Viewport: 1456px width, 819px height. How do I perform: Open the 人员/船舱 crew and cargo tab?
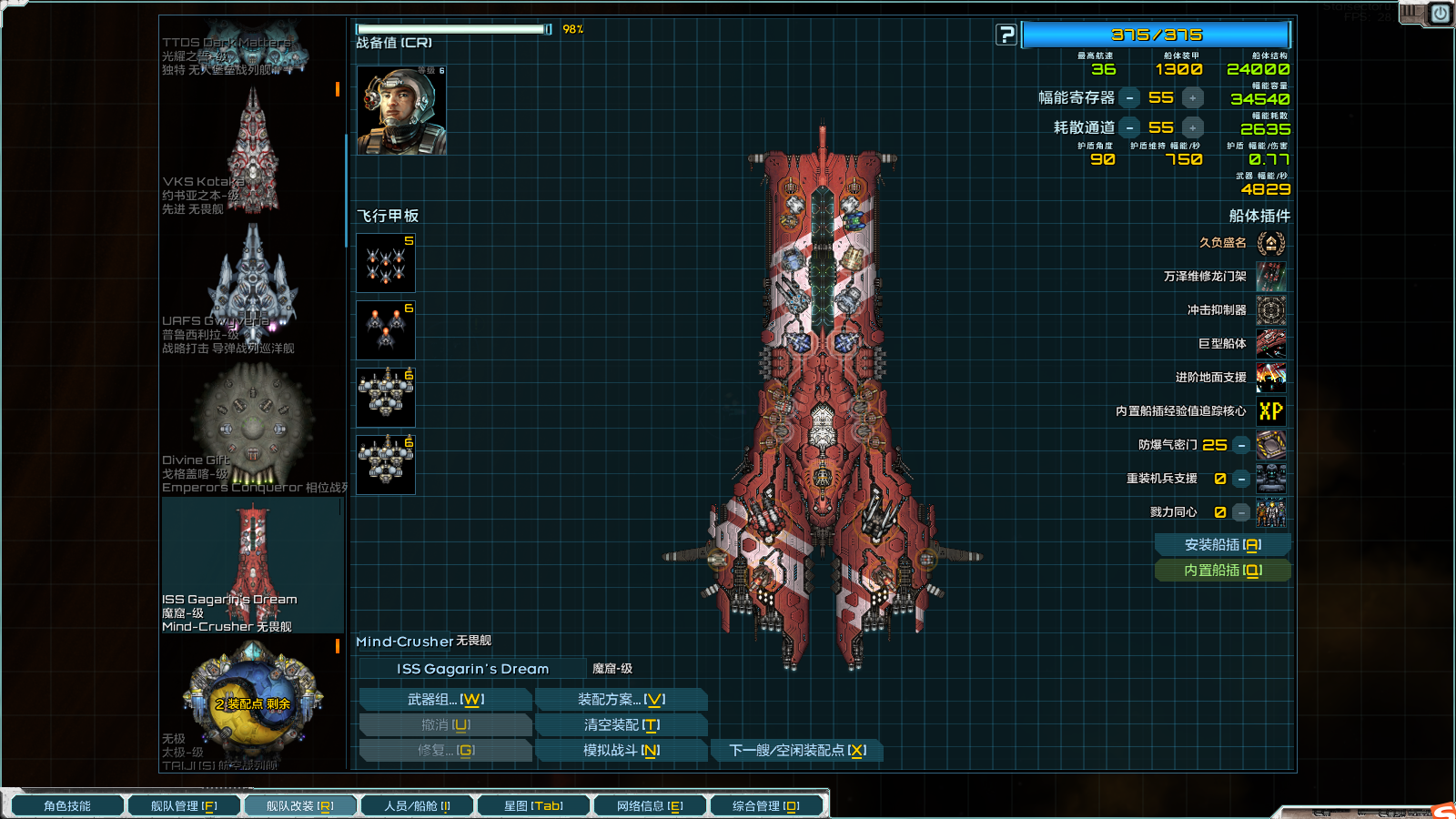point(417,806)
